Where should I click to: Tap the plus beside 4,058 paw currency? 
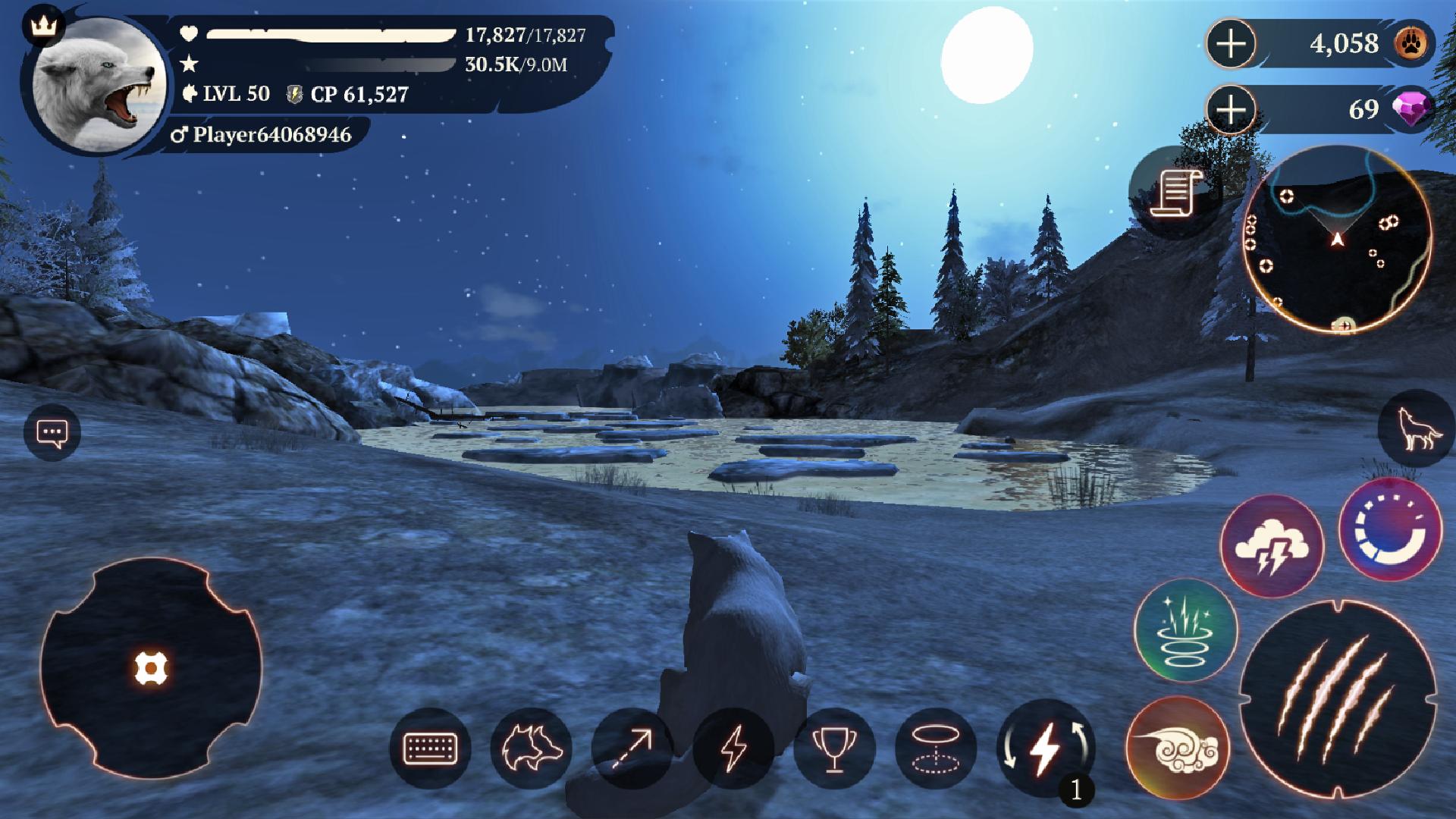coord(1232,44)
